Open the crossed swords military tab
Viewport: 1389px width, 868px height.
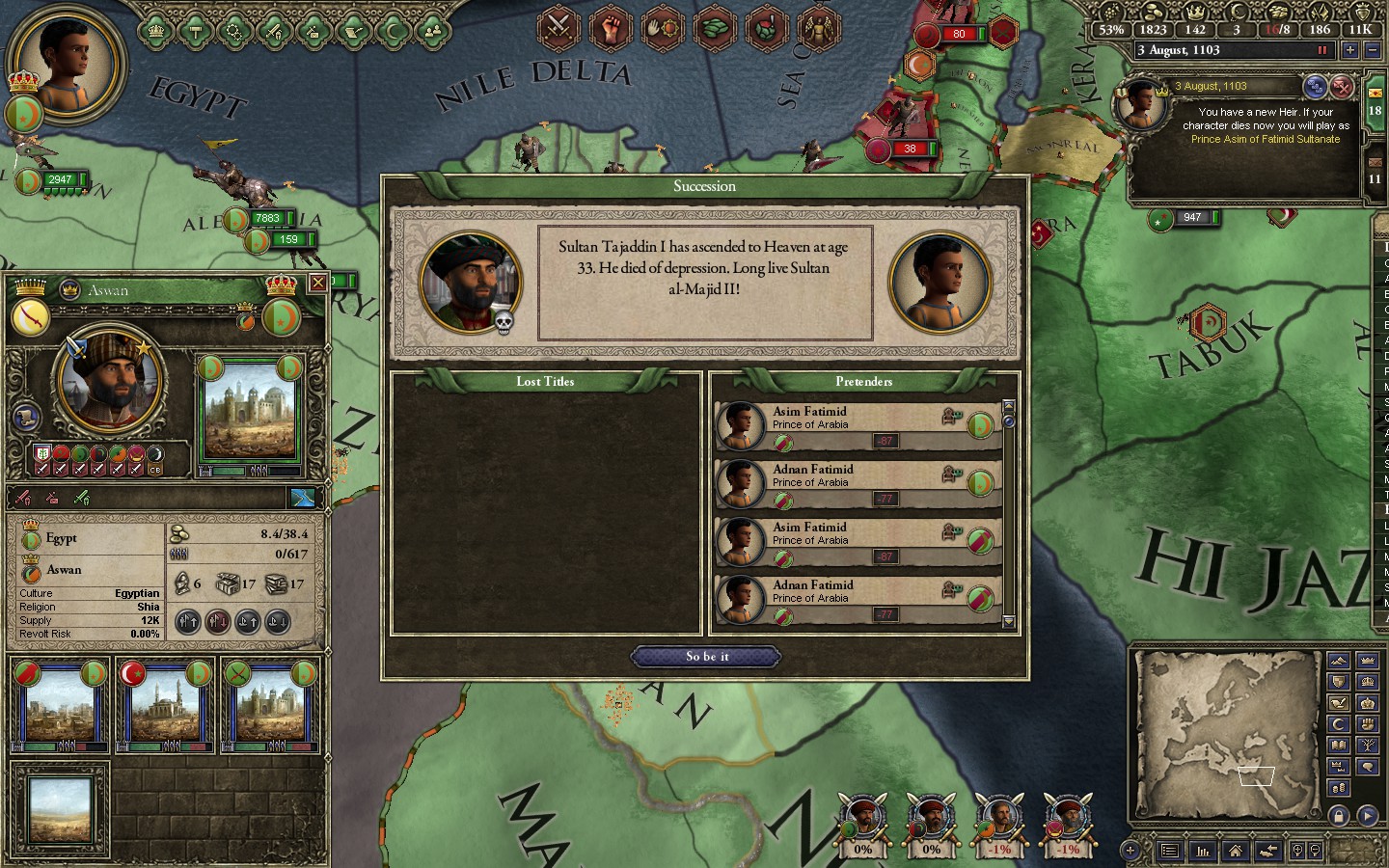click(x=558, y=27)
